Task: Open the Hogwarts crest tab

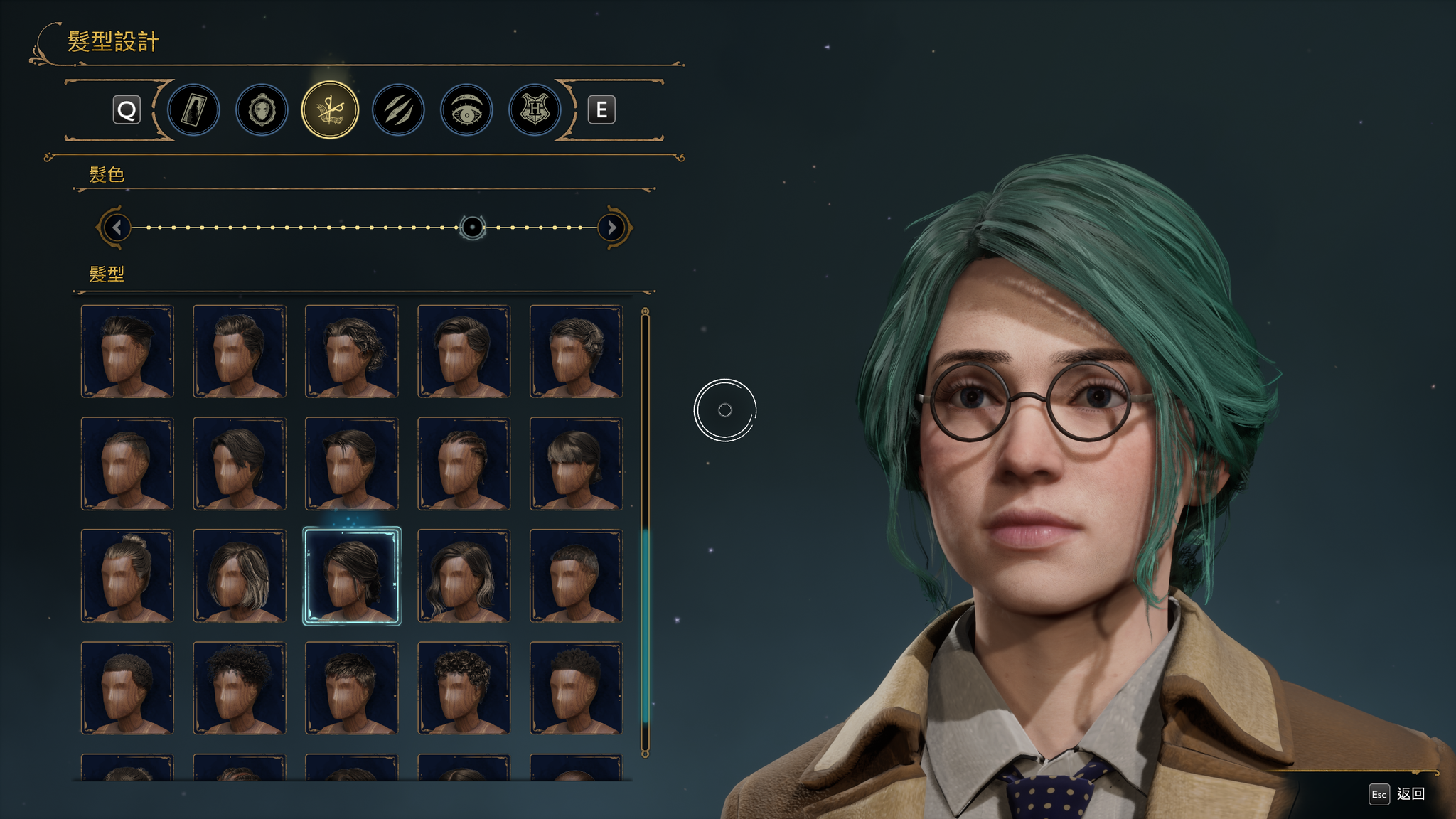Action: [x=535, y=110]
